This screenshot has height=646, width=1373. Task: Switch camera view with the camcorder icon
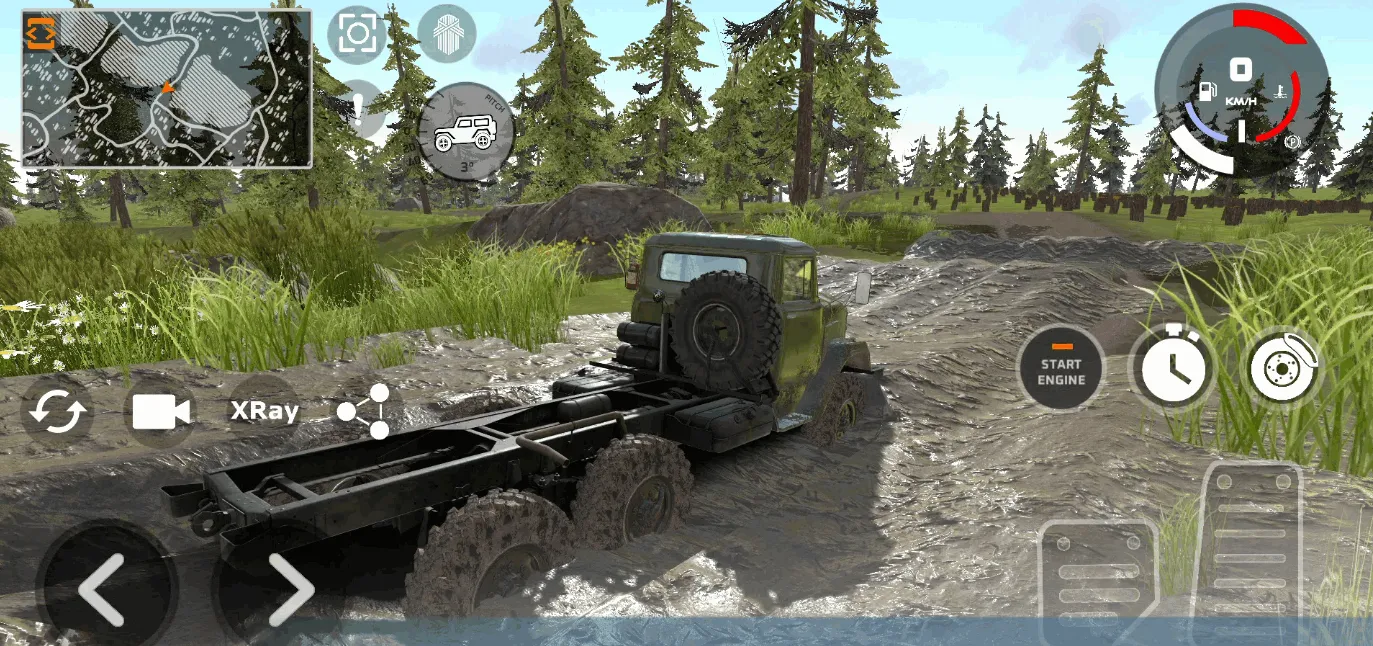[x=161, y=411]
